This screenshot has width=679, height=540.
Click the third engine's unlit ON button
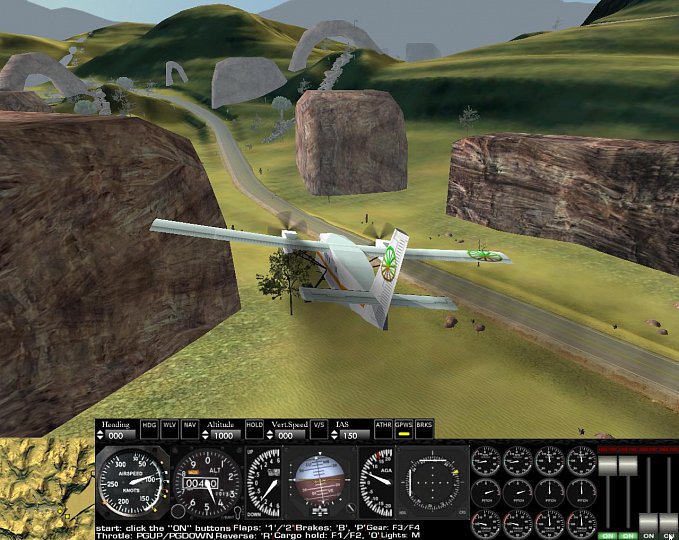[650, 535]
